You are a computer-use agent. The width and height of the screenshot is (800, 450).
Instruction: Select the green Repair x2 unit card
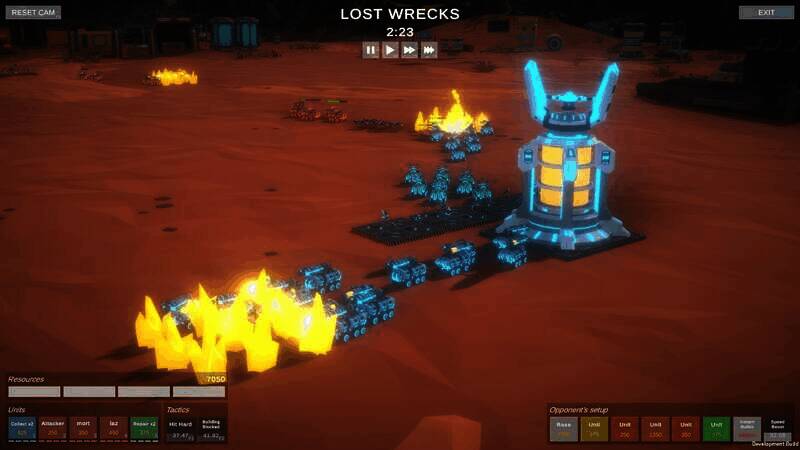(x=144, y=428)
